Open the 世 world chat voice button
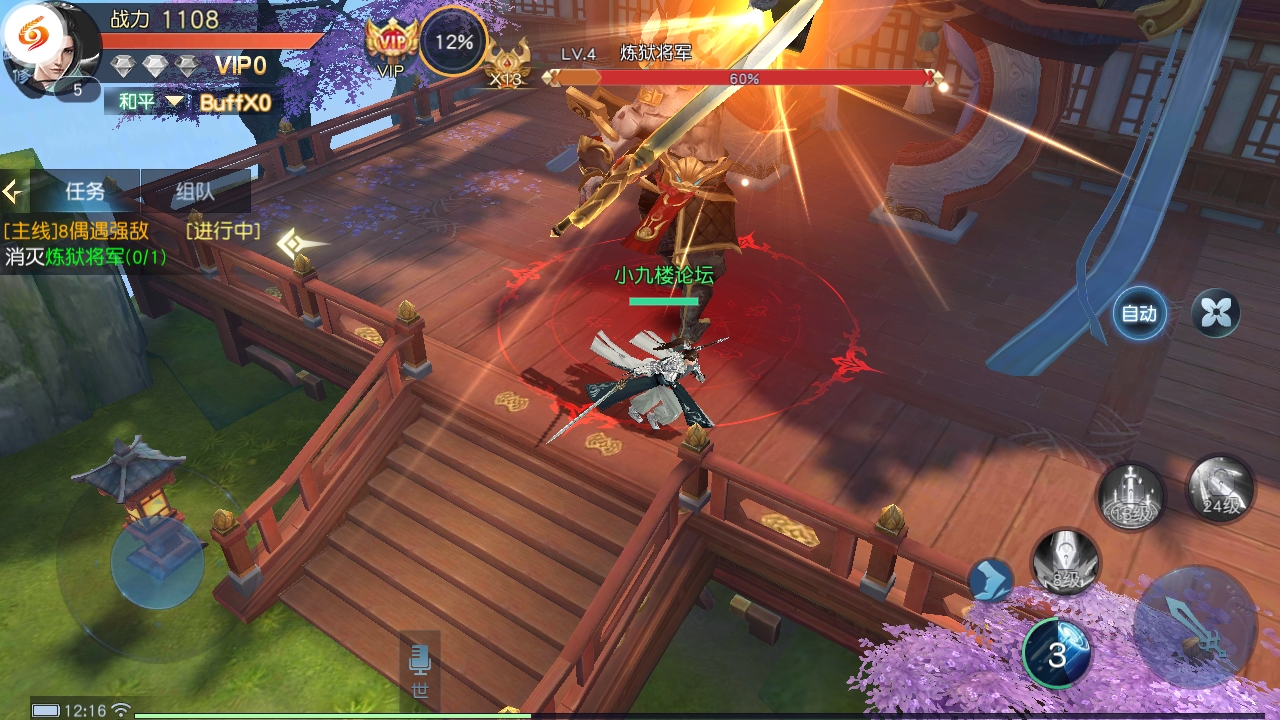 [x=420, y=670]
